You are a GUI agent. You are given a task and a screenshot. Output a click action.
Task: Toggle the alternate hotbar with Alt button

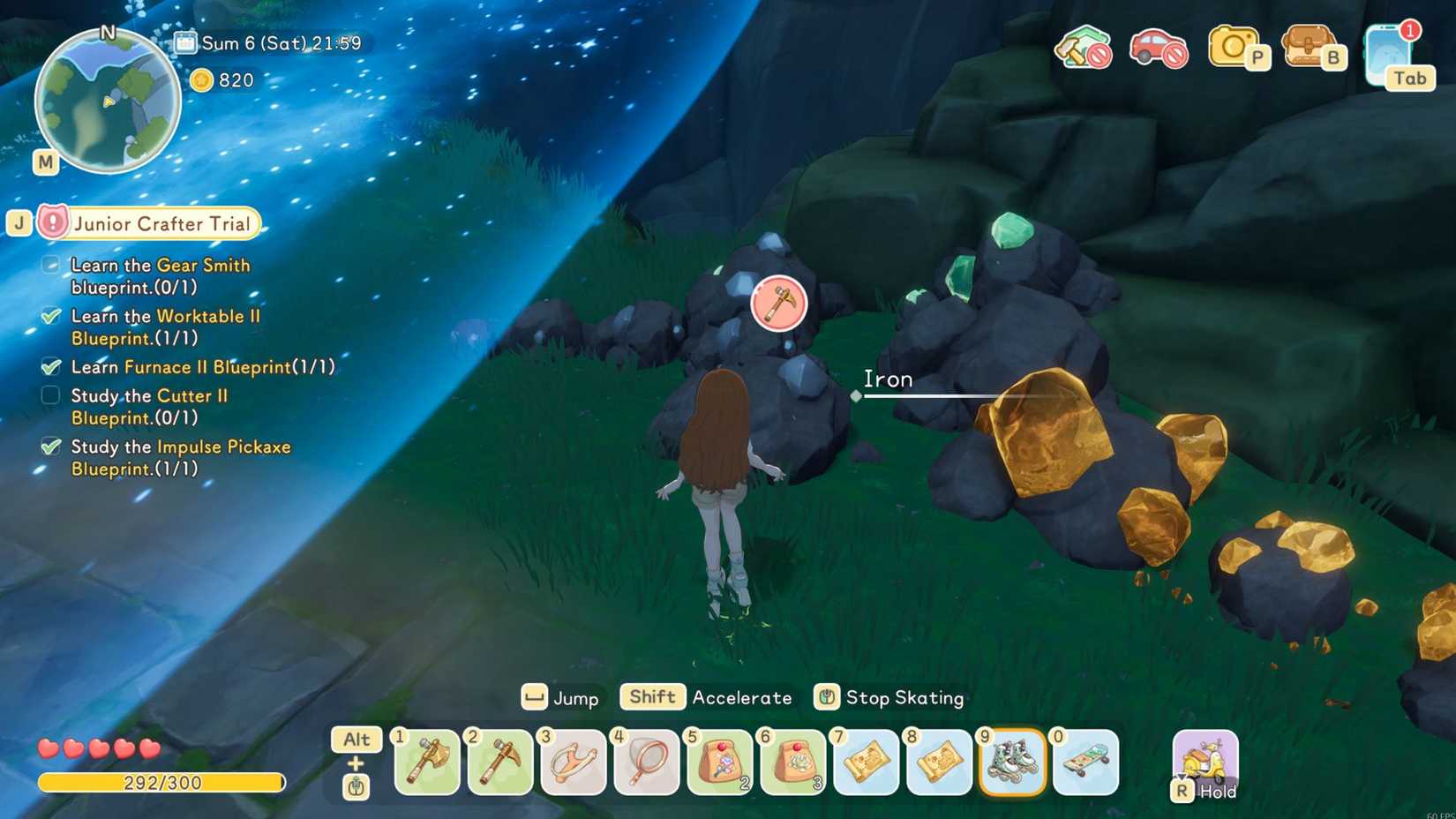[356, 740]
